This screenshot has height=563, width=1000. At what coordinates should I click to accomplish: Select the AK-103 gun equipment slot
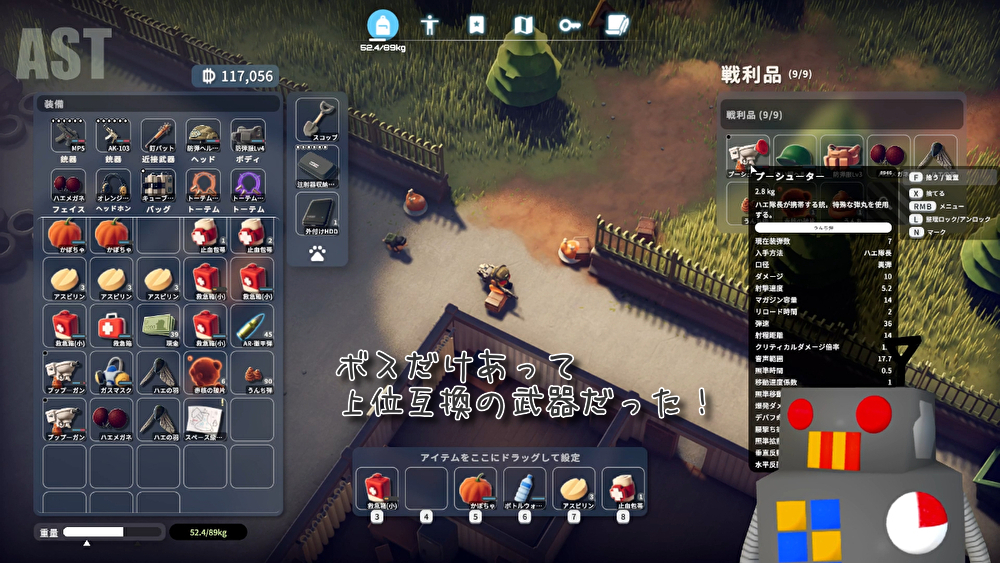[113, 136]
